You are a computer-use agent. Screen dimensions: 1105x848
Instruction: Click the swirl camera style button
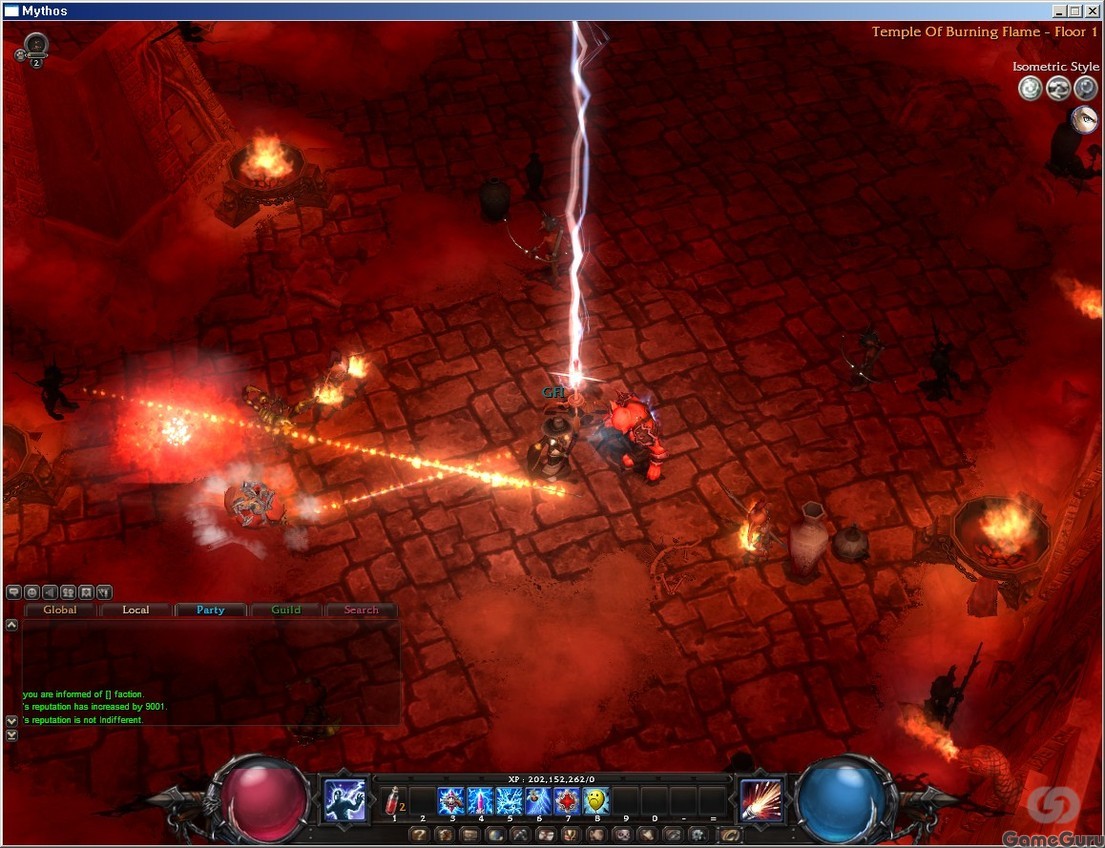(1030, 89)
